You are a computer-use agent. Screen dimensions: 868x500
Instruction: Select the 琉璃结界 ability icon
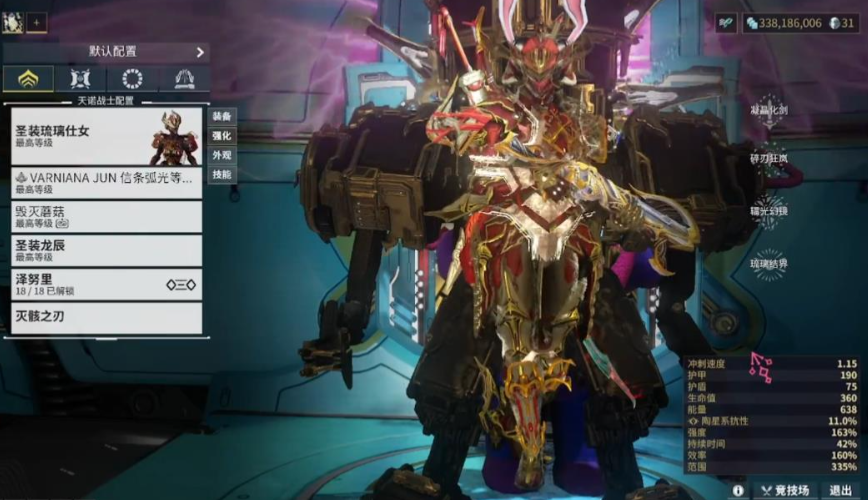[x=768, y=264]
